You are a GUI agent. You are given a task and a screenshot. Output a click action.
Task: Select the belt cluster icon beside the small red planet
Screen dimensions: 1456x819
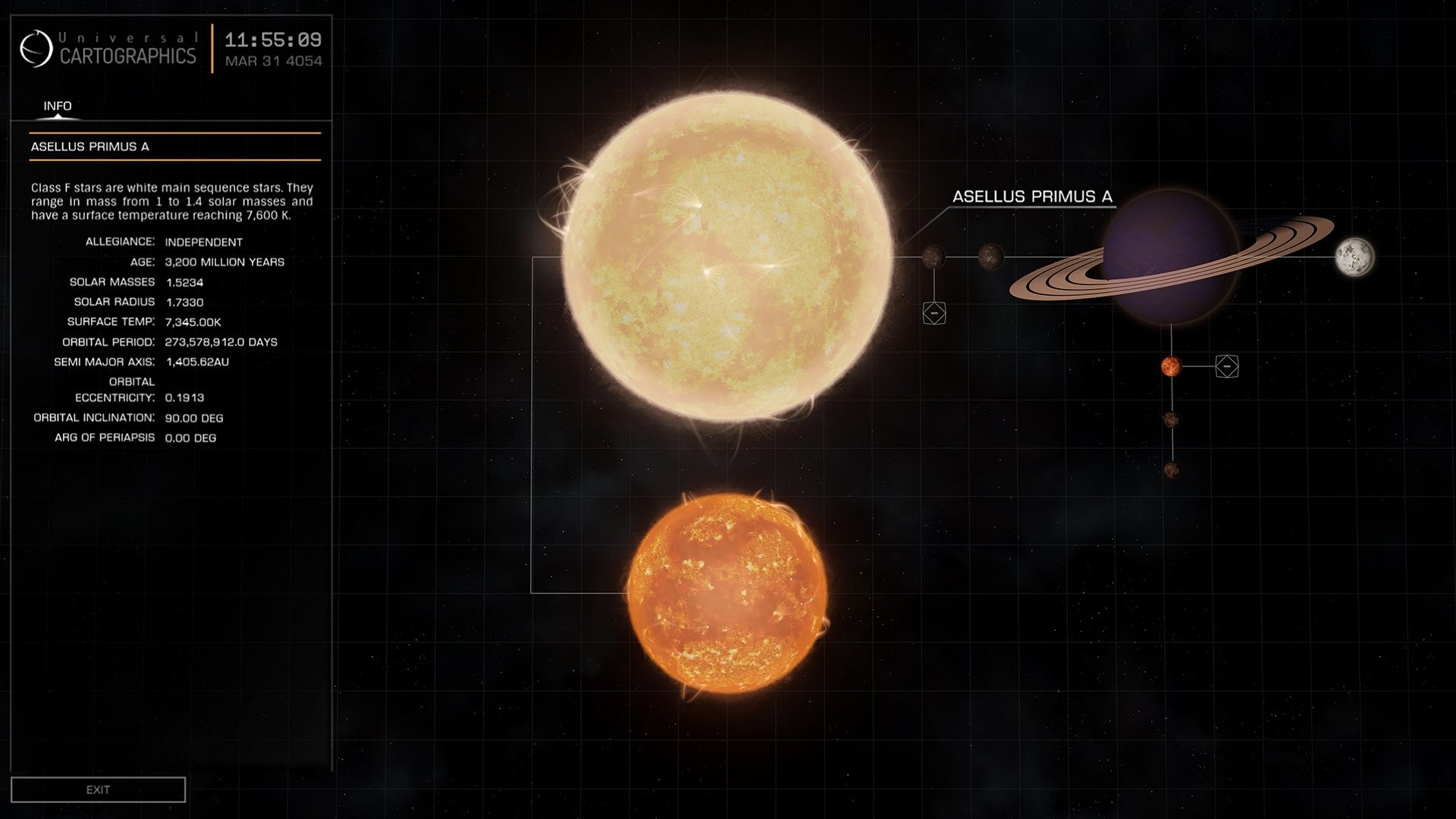coord(1227,366)
